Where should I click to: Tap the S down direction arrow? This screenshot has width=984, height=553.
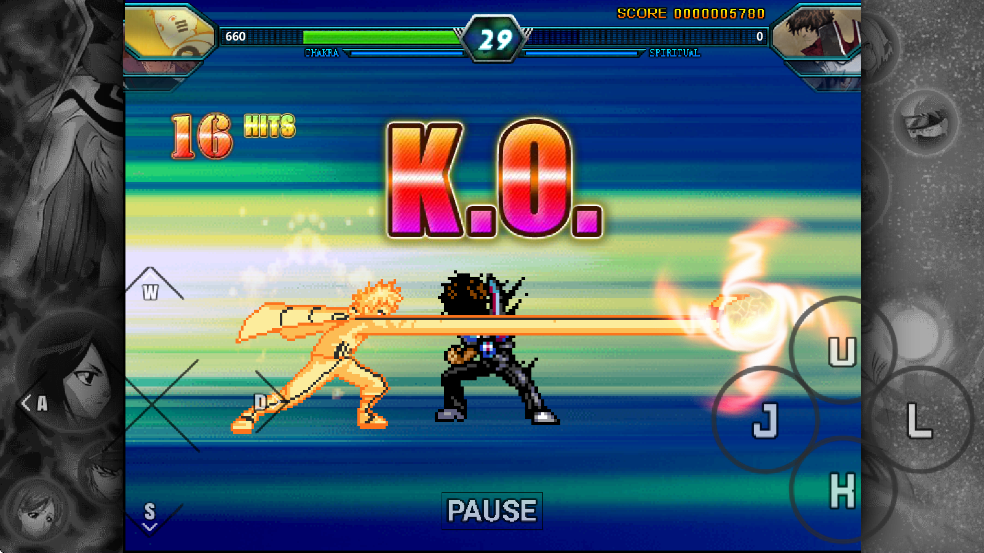pos(149,515)
